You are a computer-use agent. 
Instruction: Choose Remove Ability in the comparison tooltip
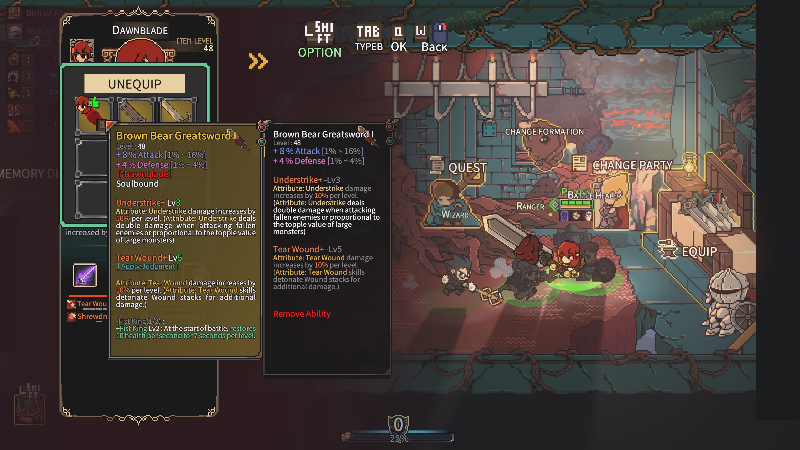[304, 314]
